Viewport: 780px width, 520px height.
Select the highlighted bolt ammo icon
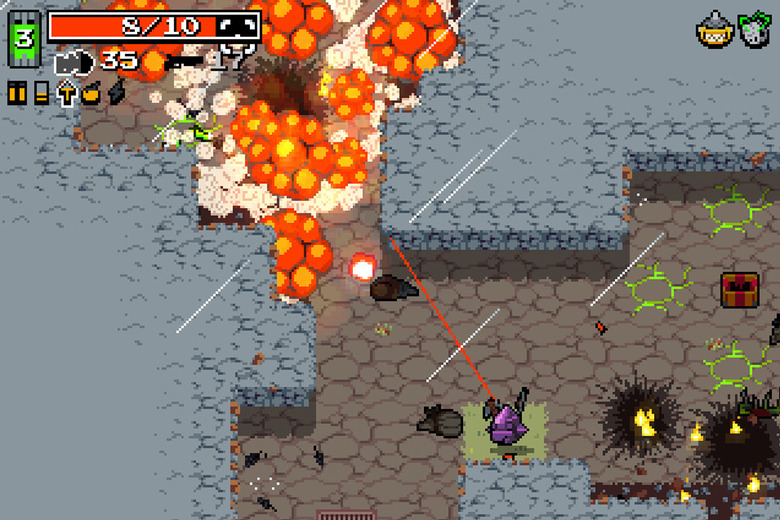click(67, 93)
